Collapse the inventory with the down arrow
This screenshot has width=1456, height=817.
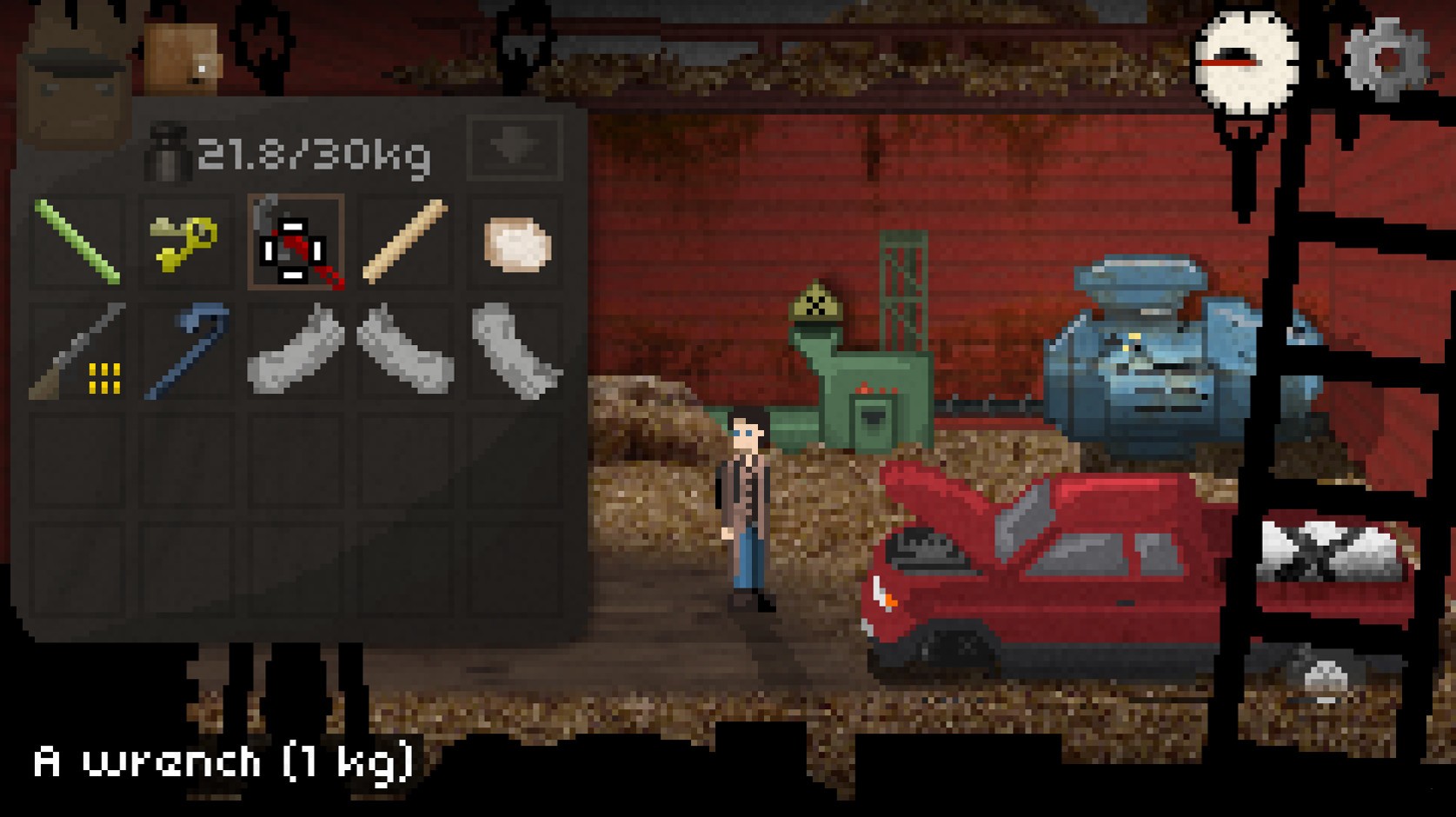(x=515, y=146)
